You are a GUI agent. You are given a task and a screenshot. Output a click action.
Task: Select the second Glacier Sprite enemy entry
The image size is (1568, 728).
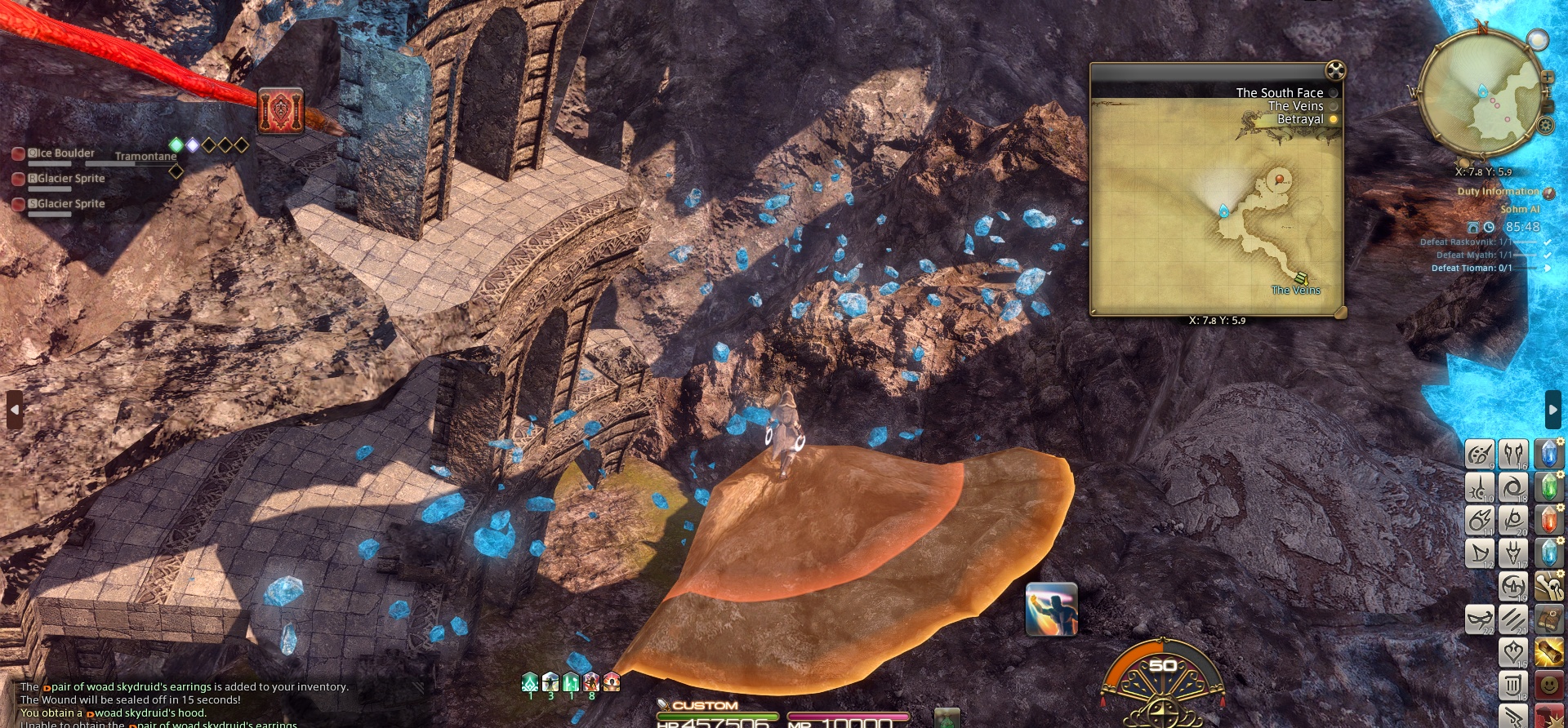click(x=69, y=204)
